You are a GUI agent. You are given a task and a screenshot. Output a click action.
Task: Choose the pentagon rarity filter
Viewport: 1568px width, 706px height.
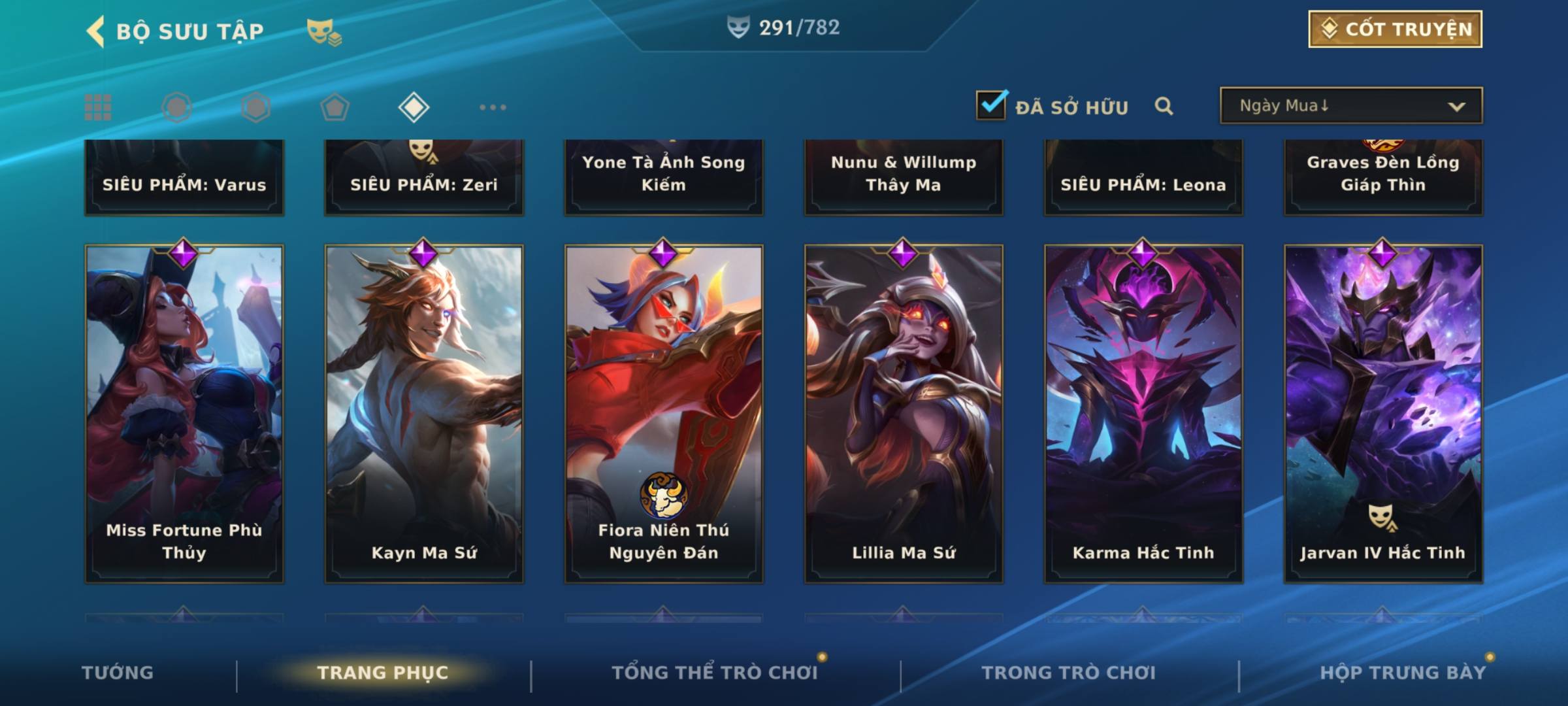pos(335,107)
